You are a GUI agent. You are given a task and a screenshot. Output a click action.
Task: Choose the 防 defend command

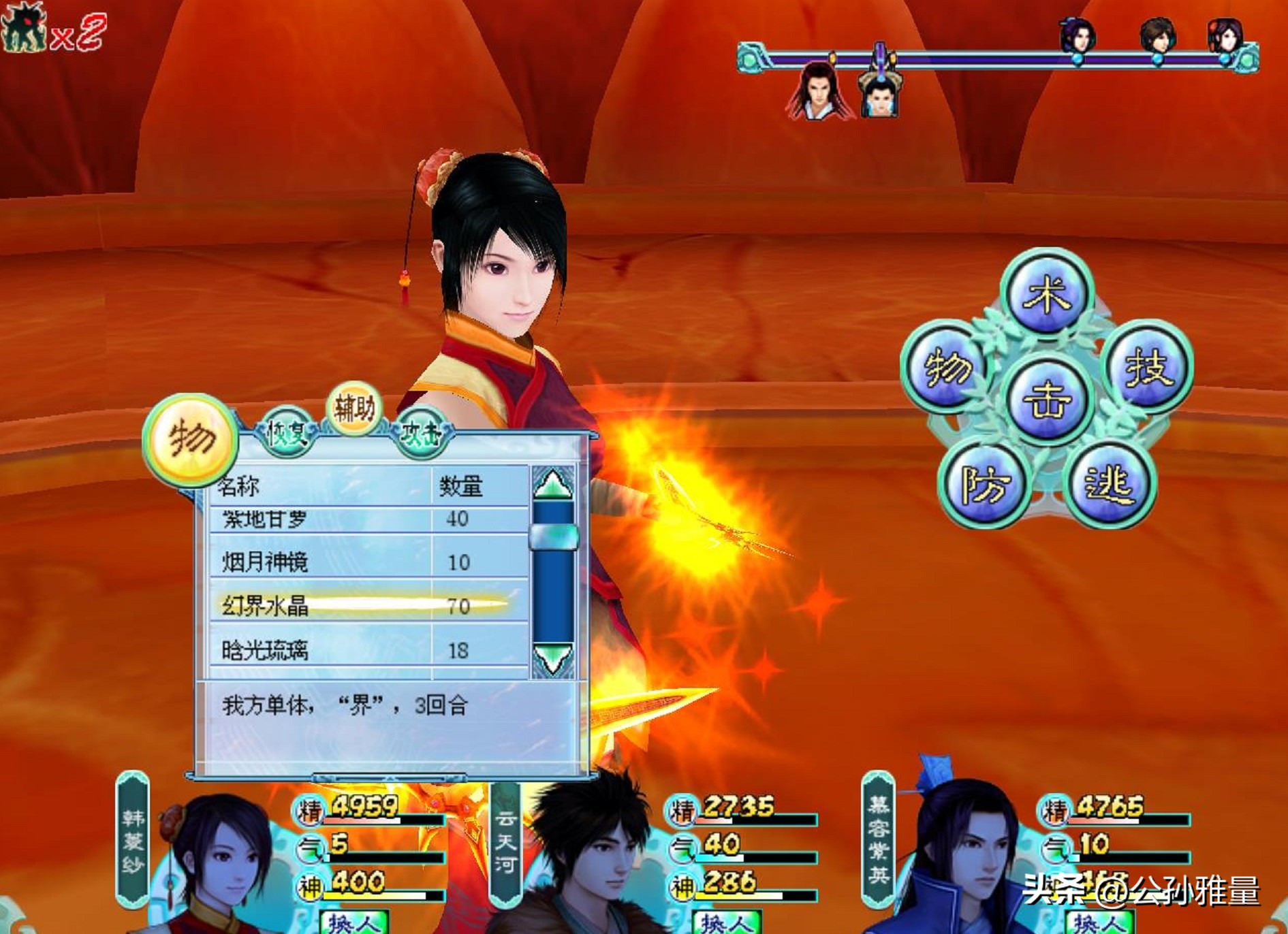(x=984, y=485)
